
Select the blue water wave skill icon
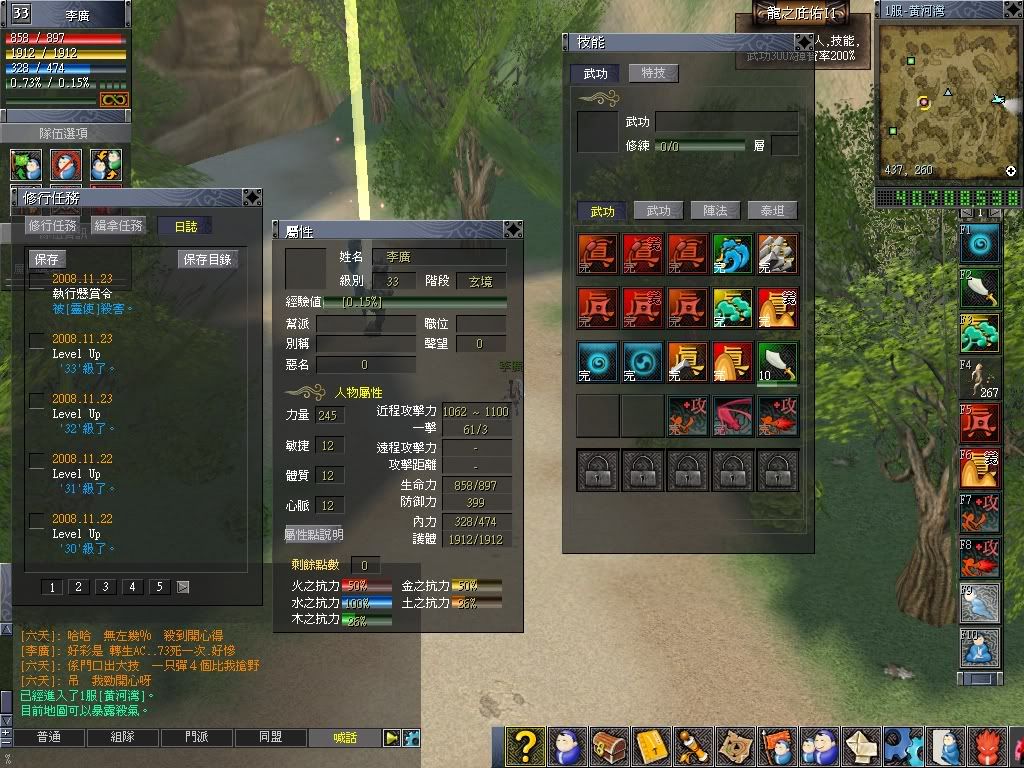click(x=732, y=253)
